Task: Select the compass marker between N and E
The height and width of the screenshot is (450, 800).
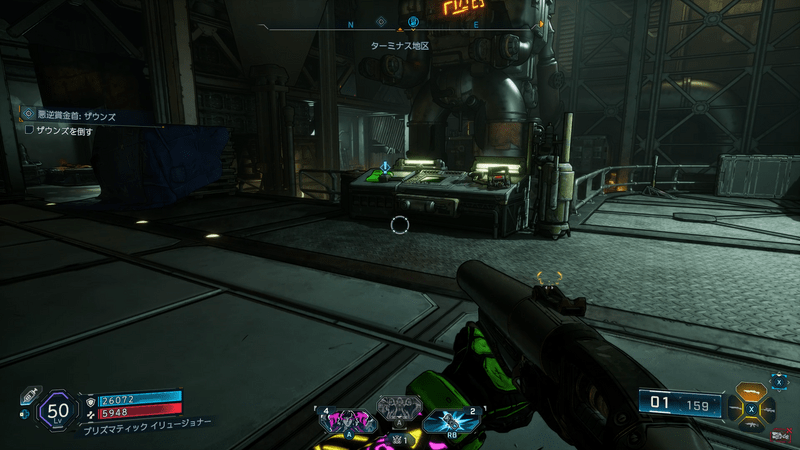Action: click(412, 22)
